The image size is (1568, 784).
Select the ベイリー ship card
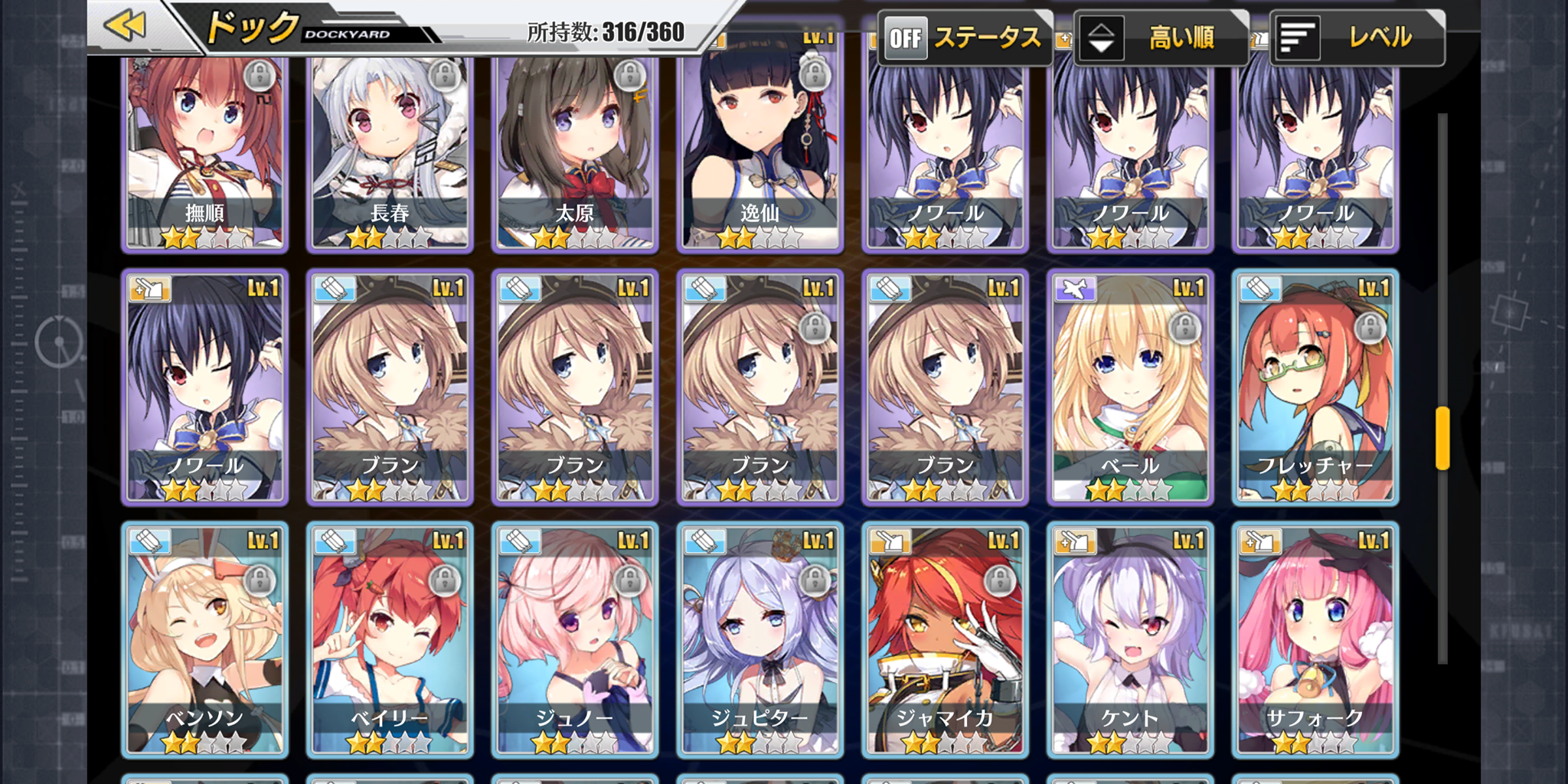tap(390, 640)
